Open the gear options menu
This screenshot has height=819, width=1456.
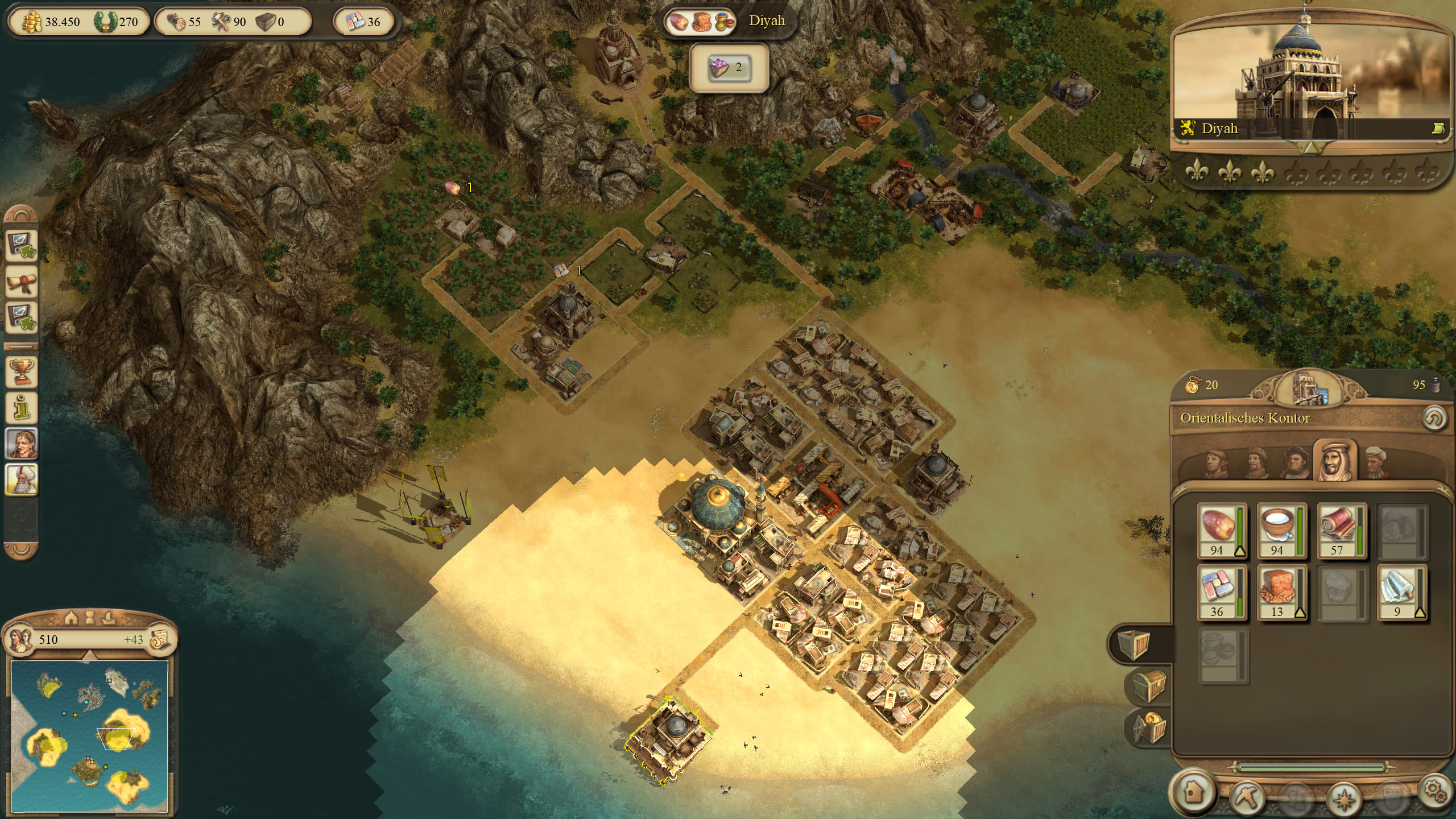pyautogui.click(x=1436, y=791)
